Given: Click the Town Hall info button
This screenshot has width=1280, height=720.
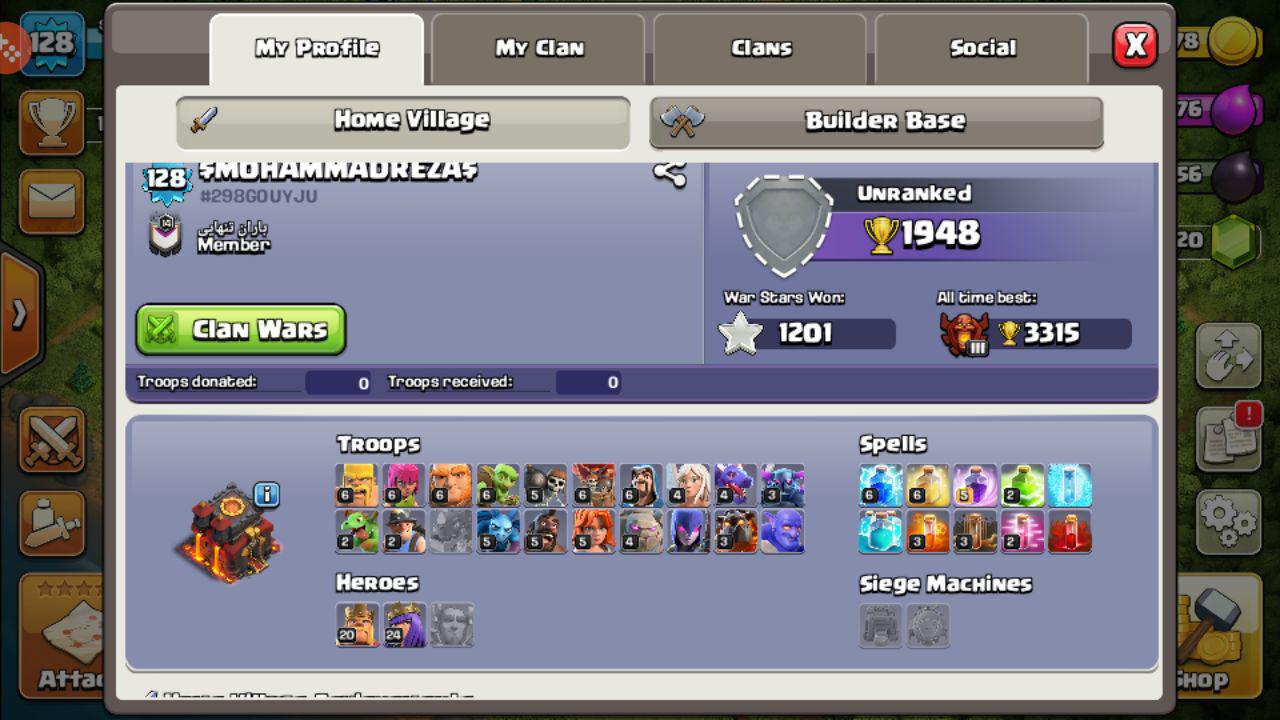Looking at the screenshot, I should tap(266, 494).
